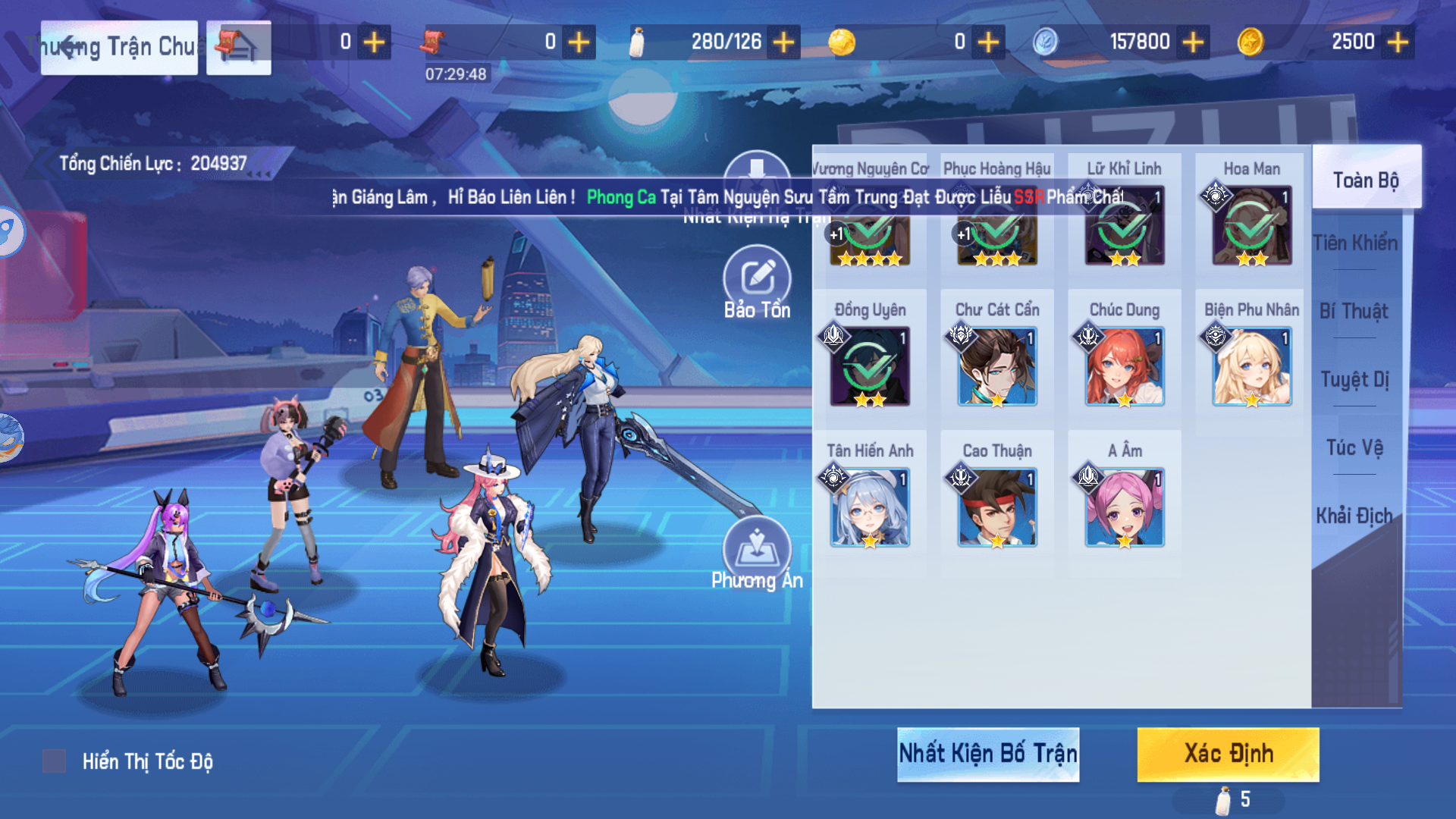Pick the A Âm hero portrait
1456x819 pixels.
click(1124, 507)
